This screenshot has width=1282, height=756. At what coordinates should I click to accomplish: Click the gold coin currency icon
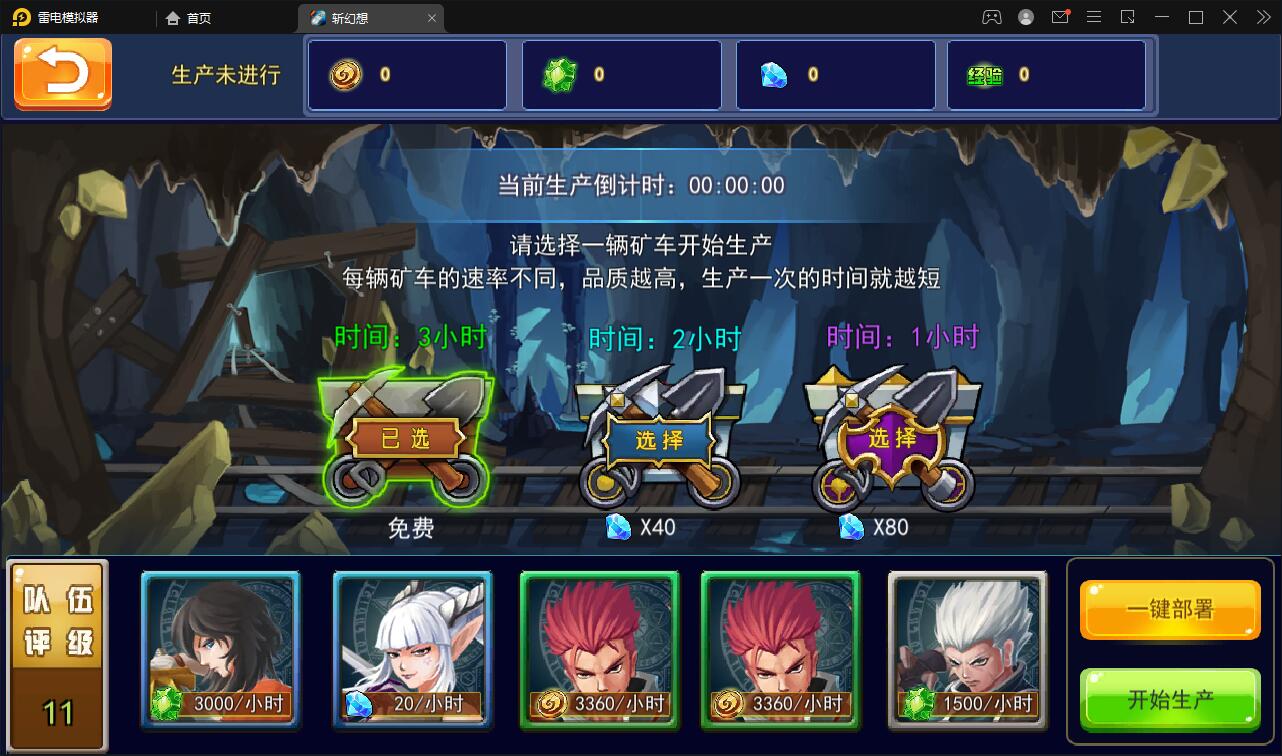pyautogui.click(x=345, y=74)
